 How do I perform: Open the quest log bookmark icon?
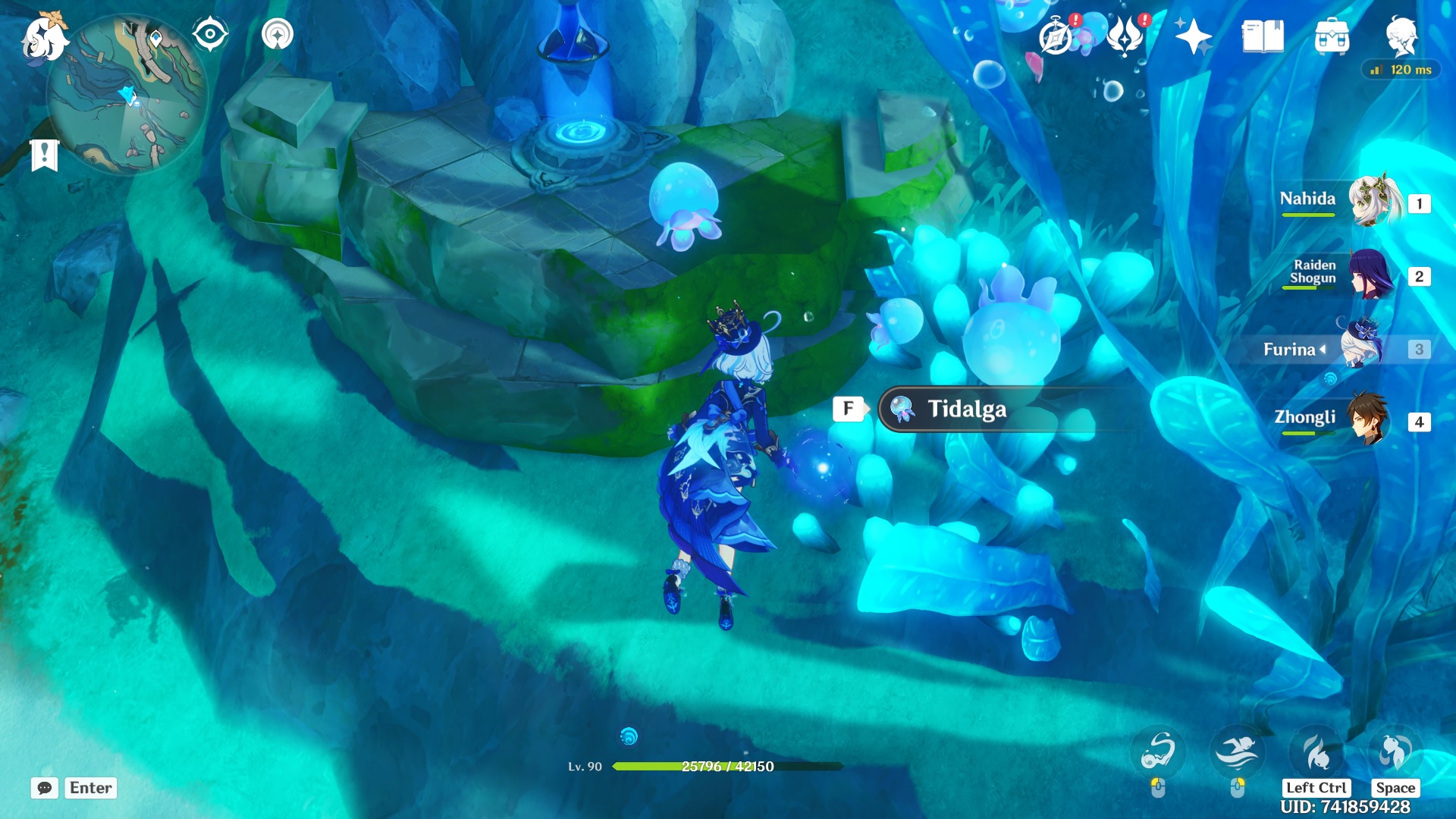pyautogui.click(x=45, y=155)
